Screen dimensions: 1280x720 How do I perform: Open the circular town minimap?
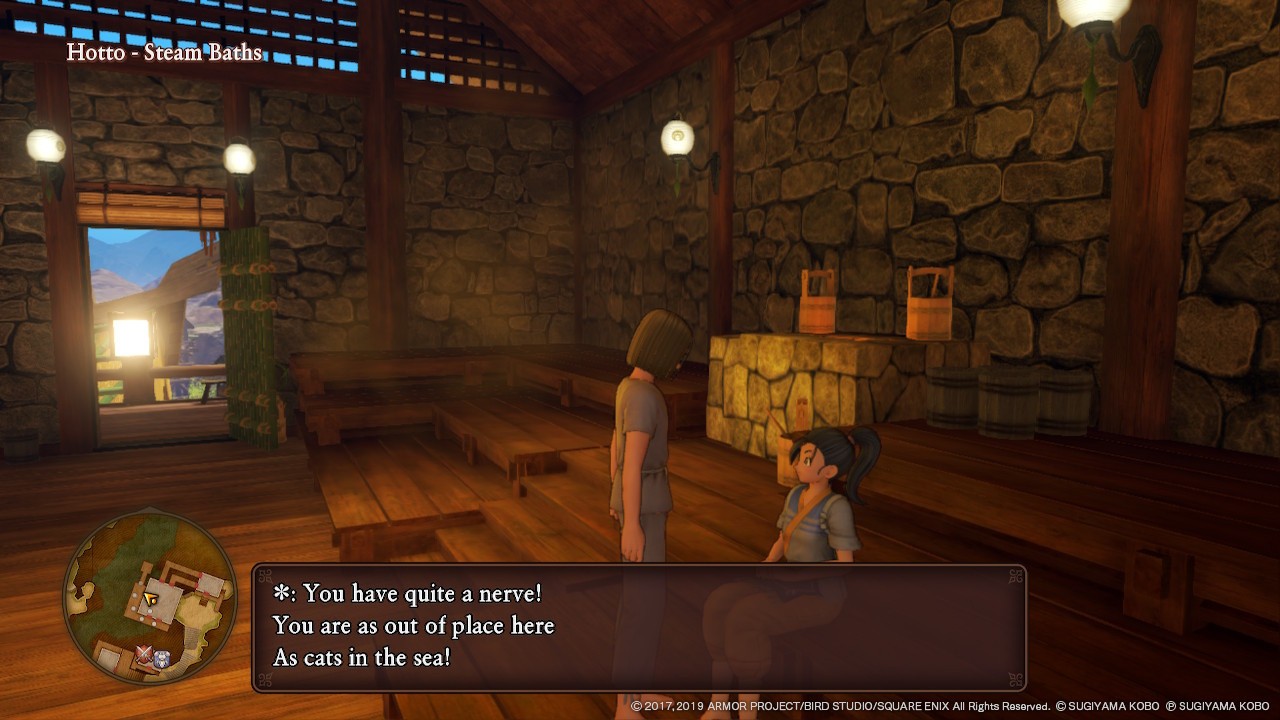click(150, 597)
